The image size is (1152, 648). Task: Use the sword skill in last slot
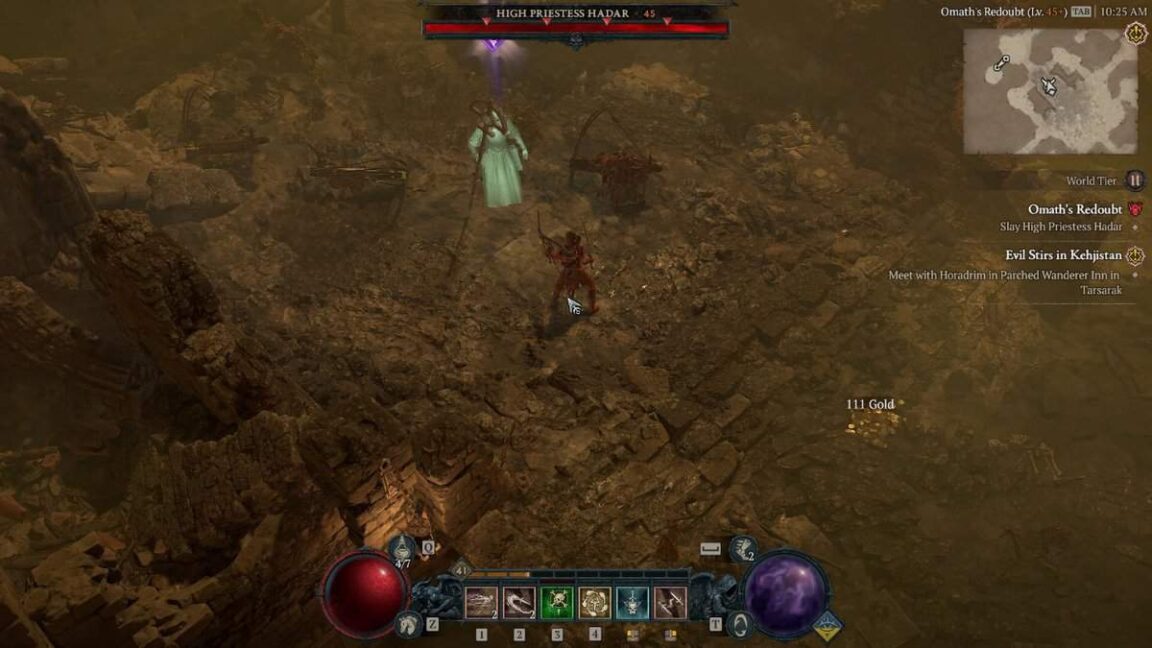[670, 603]
